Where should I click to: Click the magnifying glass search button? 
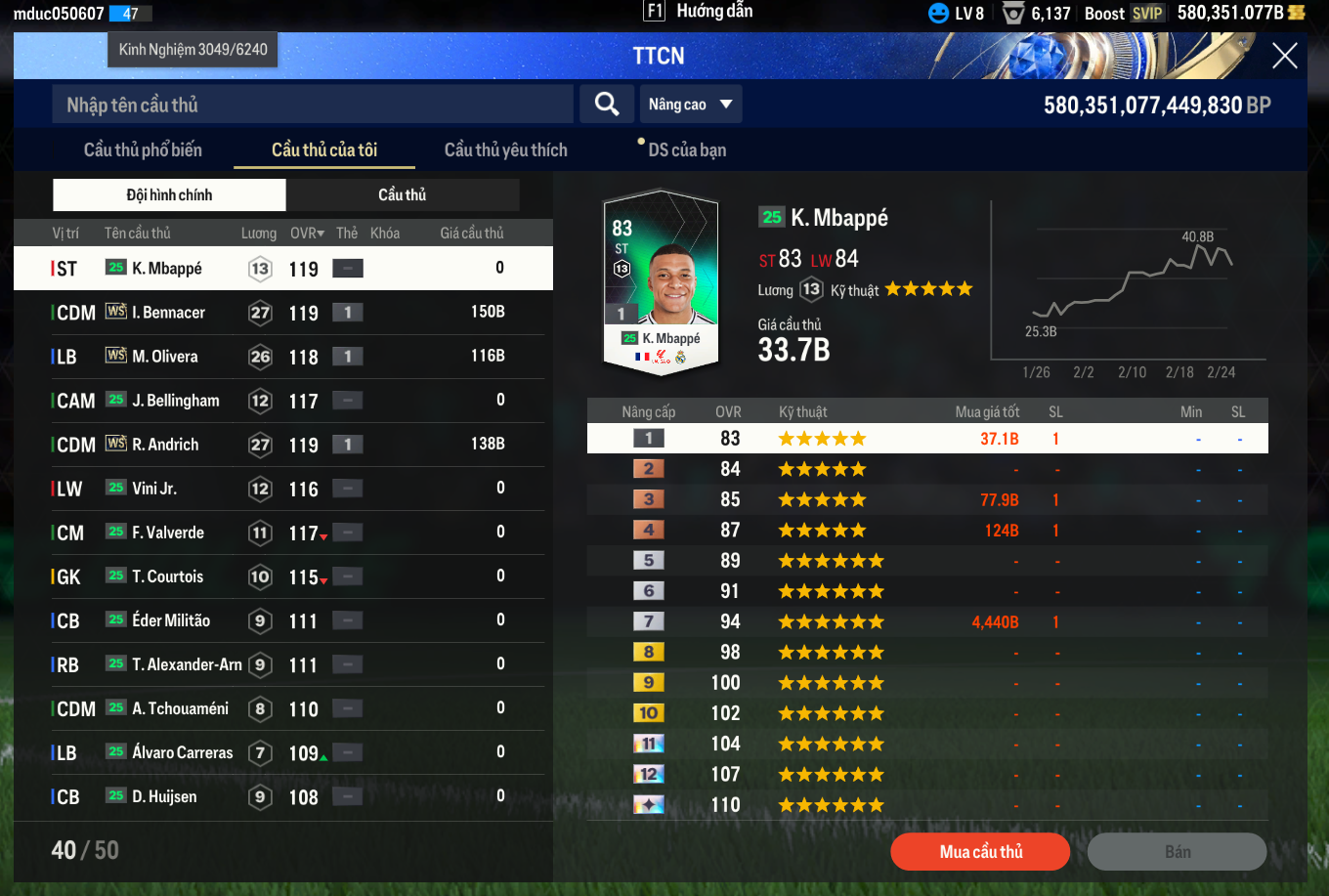pyautogui.click(x=607, y=105)
